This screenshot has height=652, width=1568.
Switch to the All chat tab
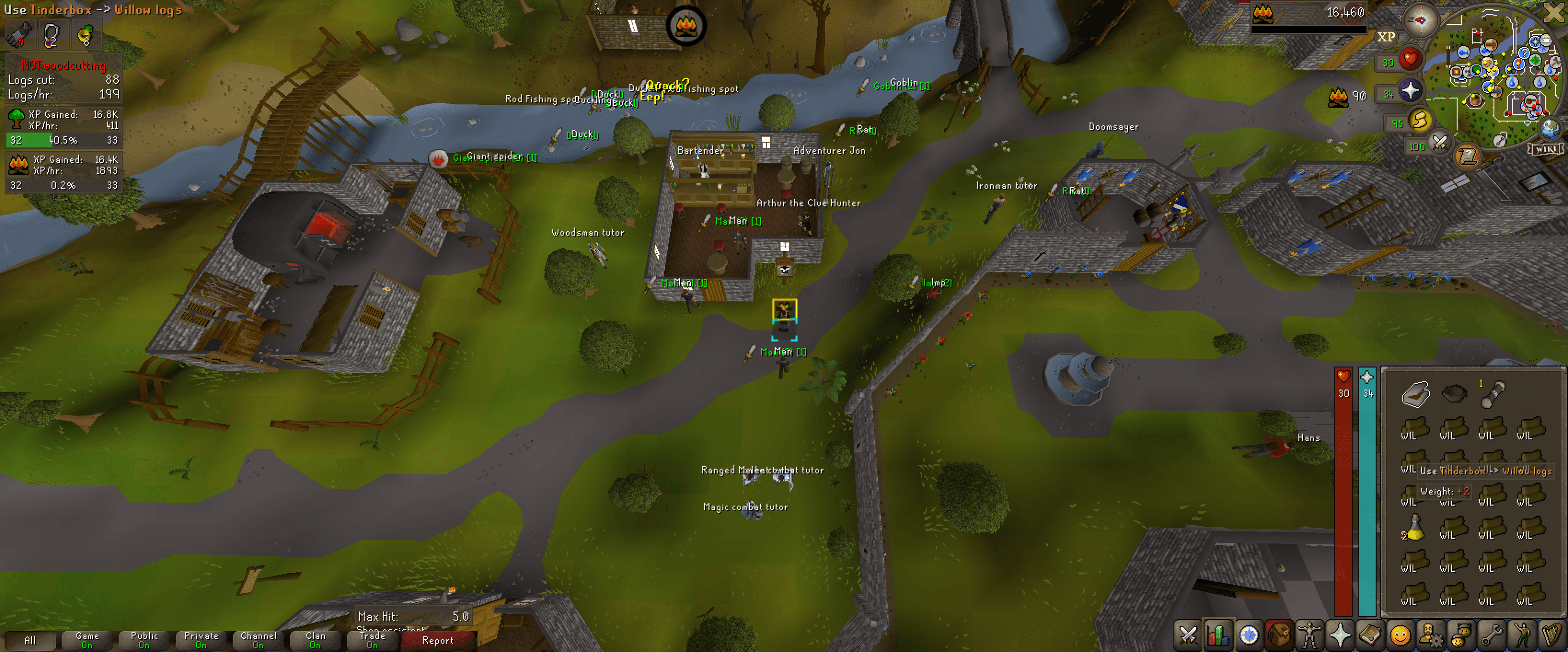click(x=30, y=640)
